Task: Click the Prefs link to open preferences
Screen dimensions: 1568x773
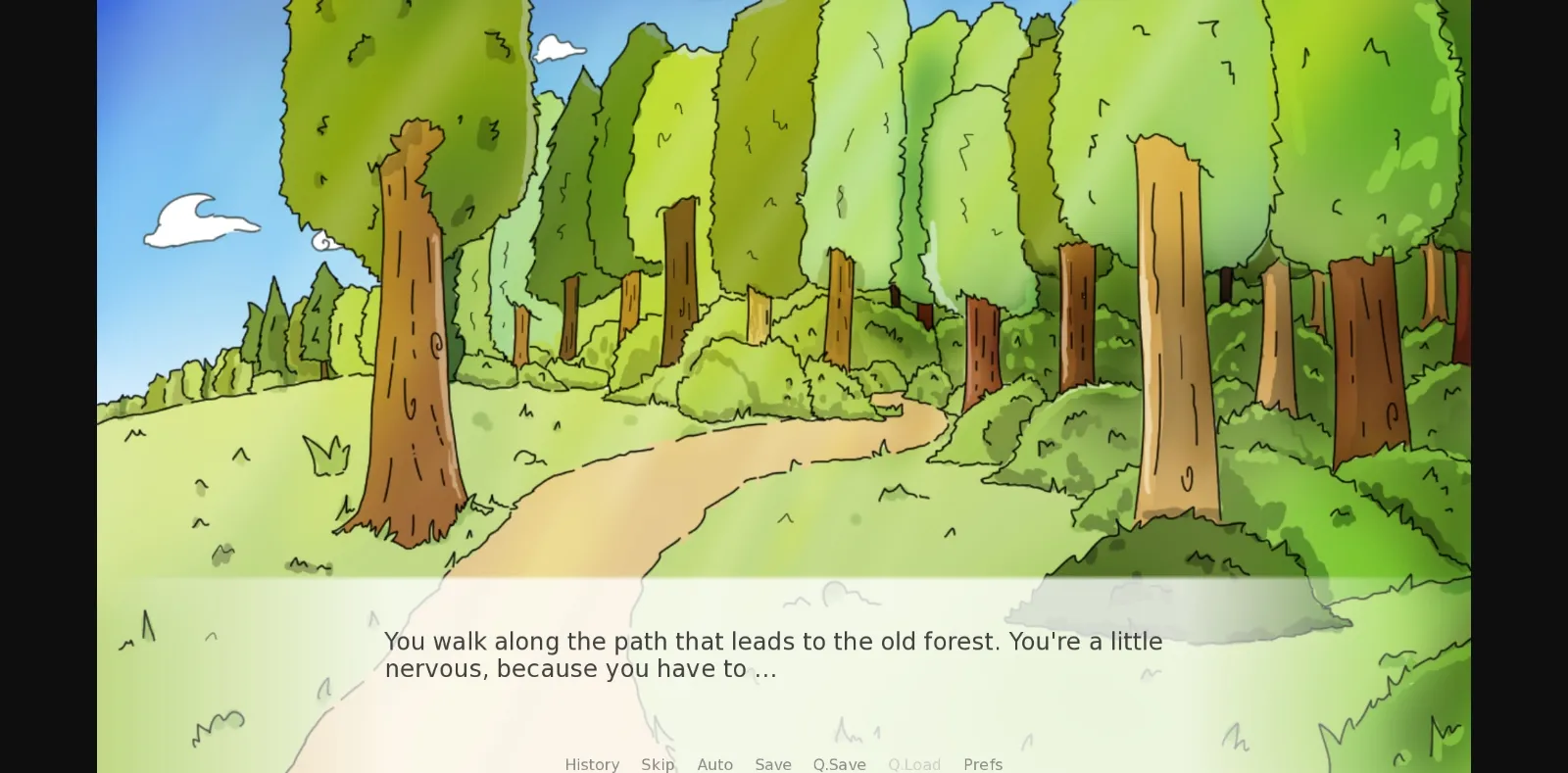Action: coord(983,764)
